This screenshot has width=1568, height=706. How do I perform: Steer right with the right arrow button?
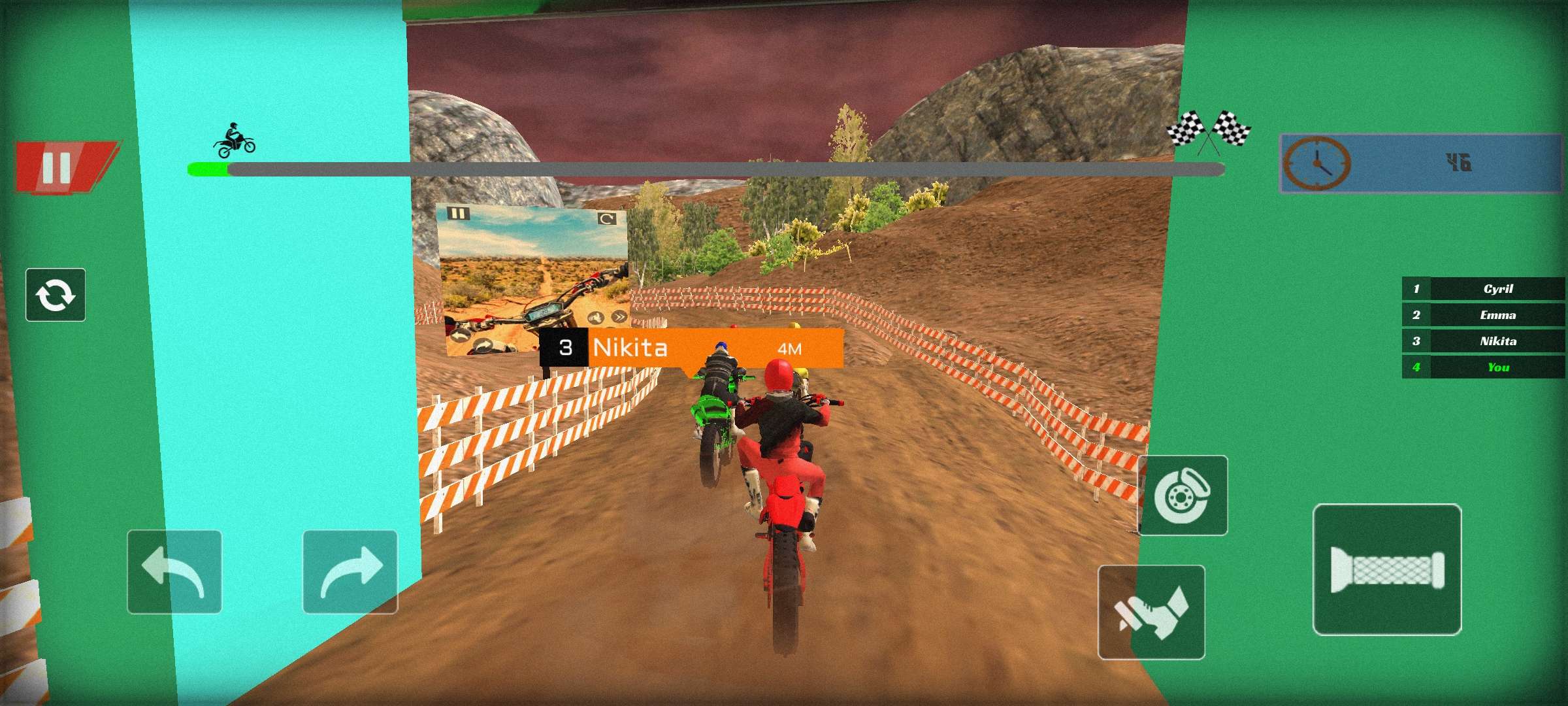[x=350, y=572]
